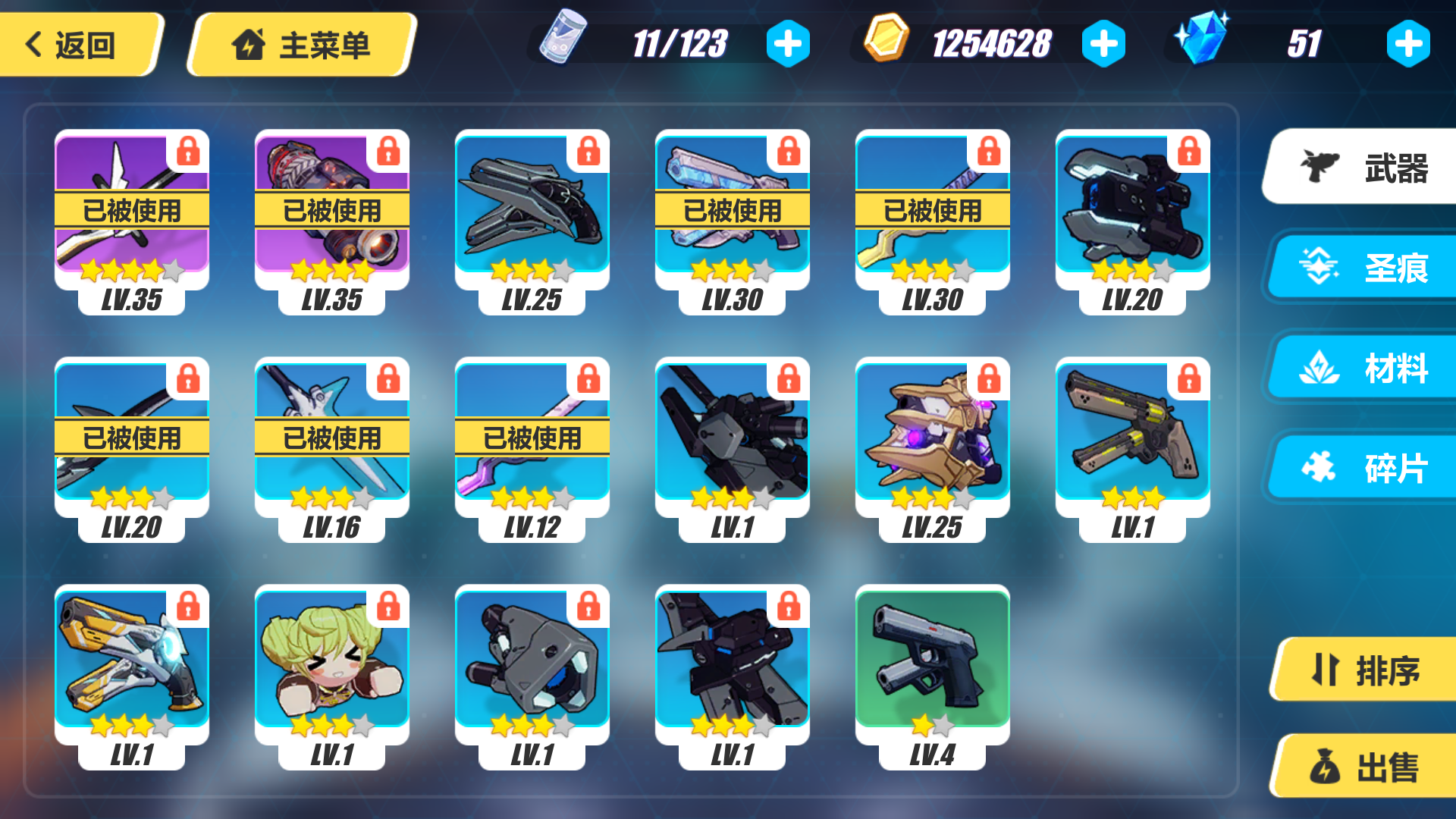
Task: Open the 主菜单 main menu
Action: [x=300, y=44]
